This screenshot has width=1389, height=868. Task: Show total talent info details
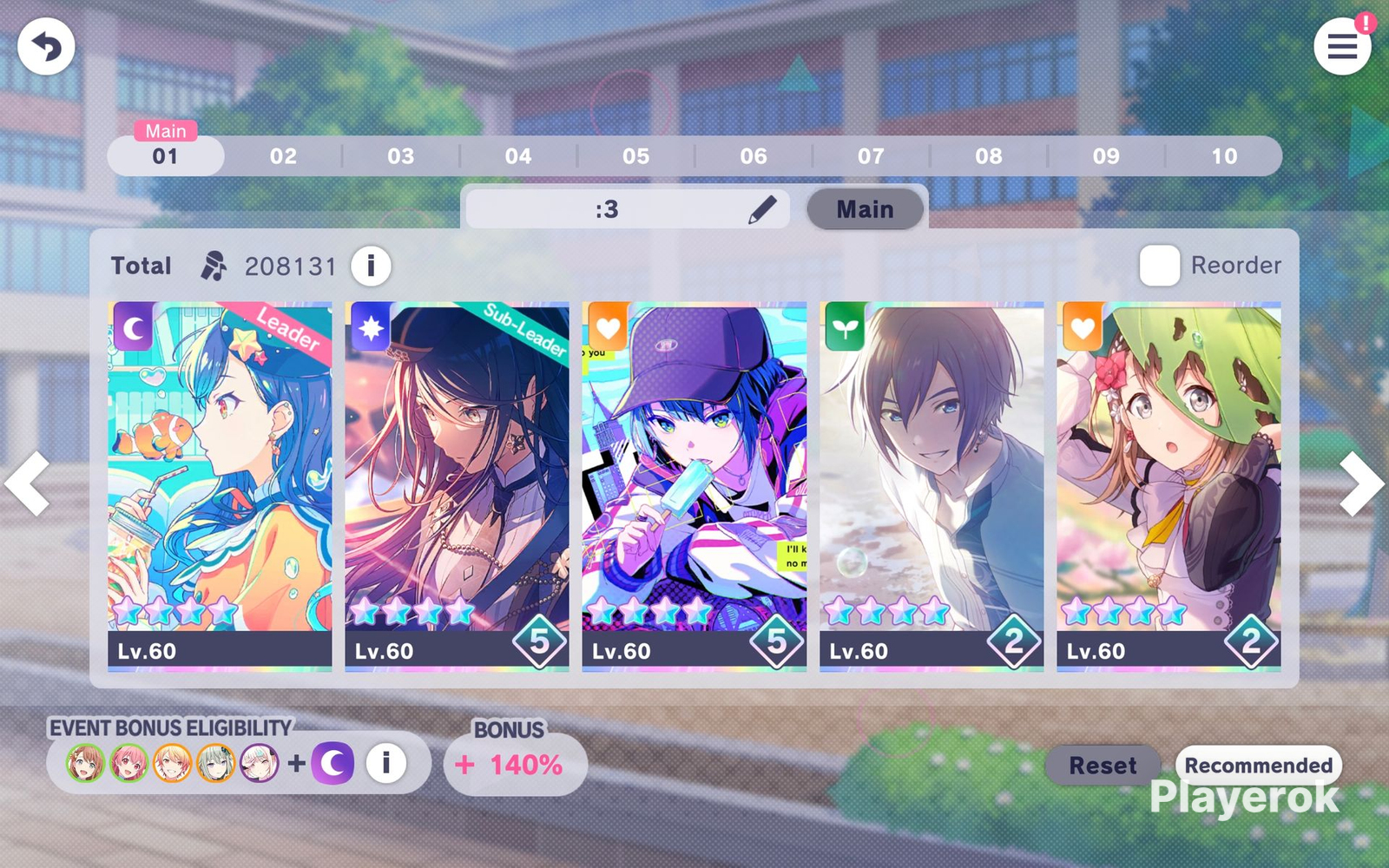coord(371,266)
